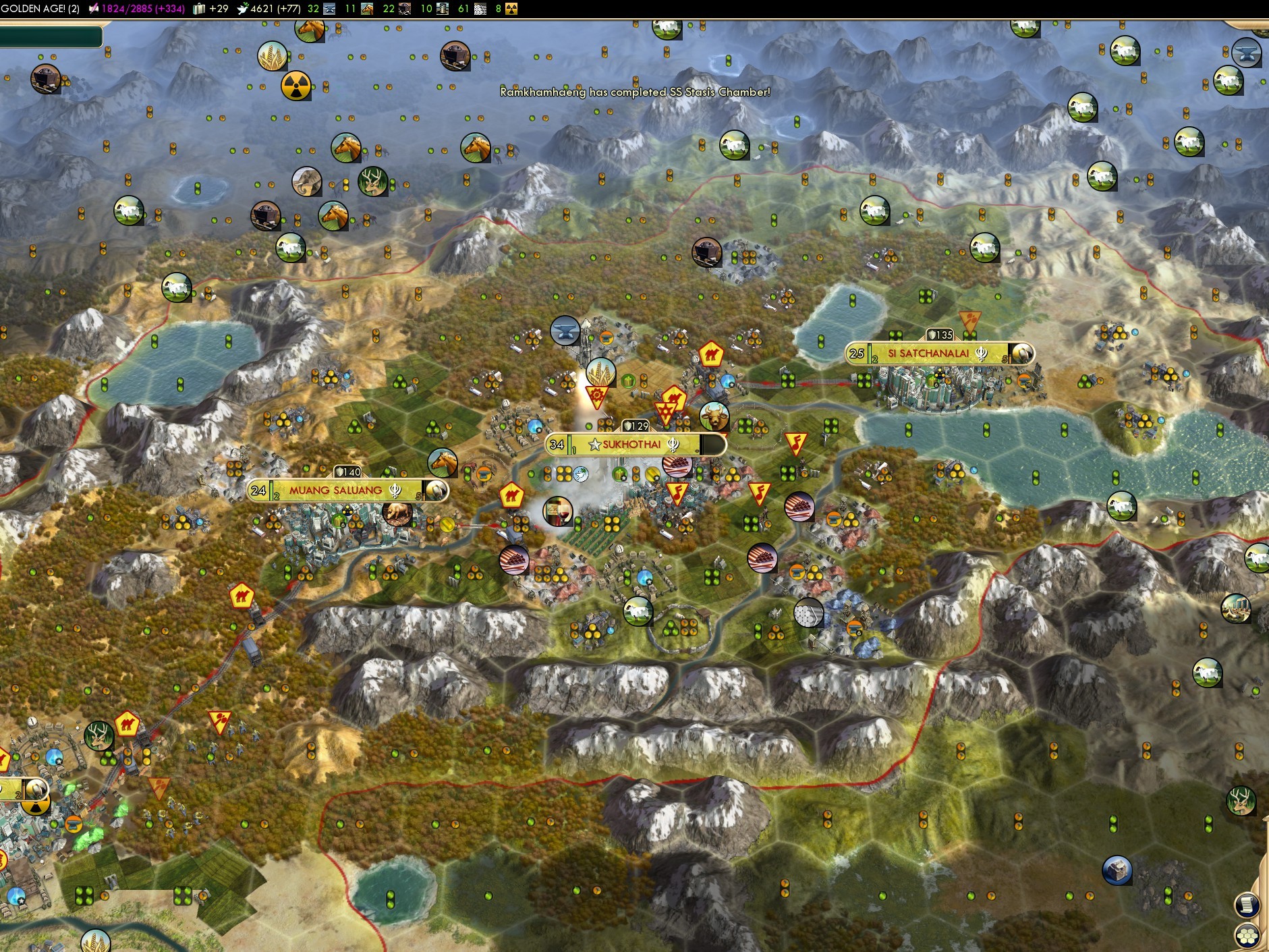This screenshot has height=952, width=1269.
Task: Toggle the hex grid map options button
Action: pyautogui.click(x=1248, y=935)
